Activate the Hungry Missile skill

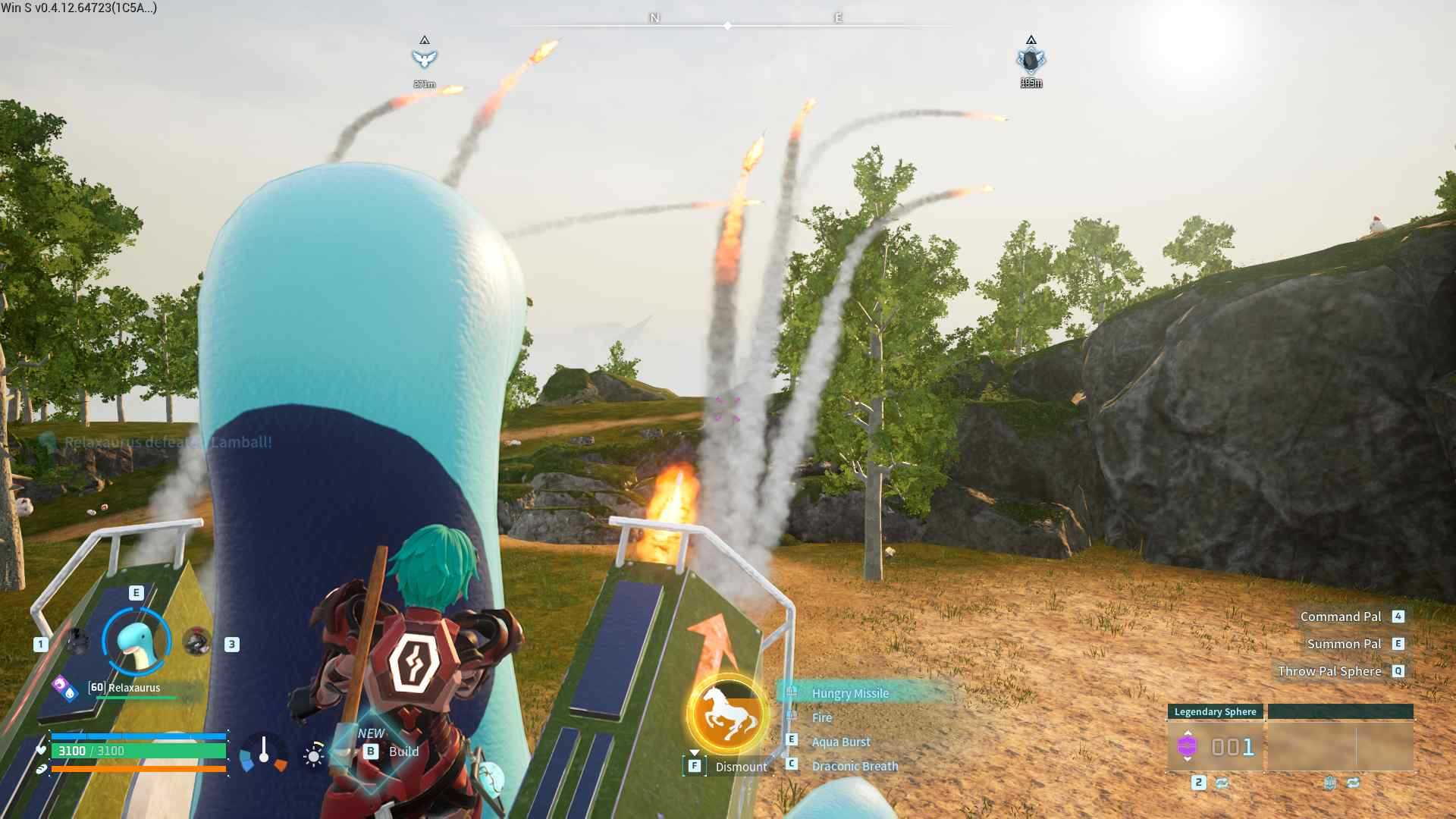coord(849,693)
